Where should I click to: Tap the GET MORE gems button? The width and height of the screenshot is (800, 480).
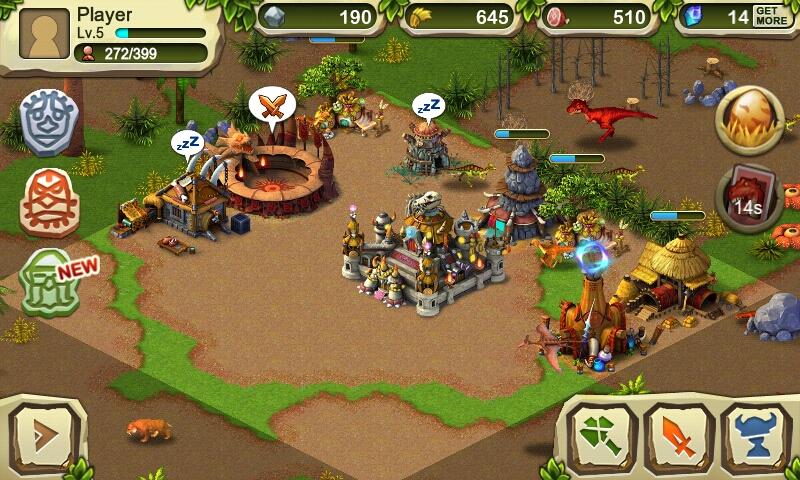769,16
